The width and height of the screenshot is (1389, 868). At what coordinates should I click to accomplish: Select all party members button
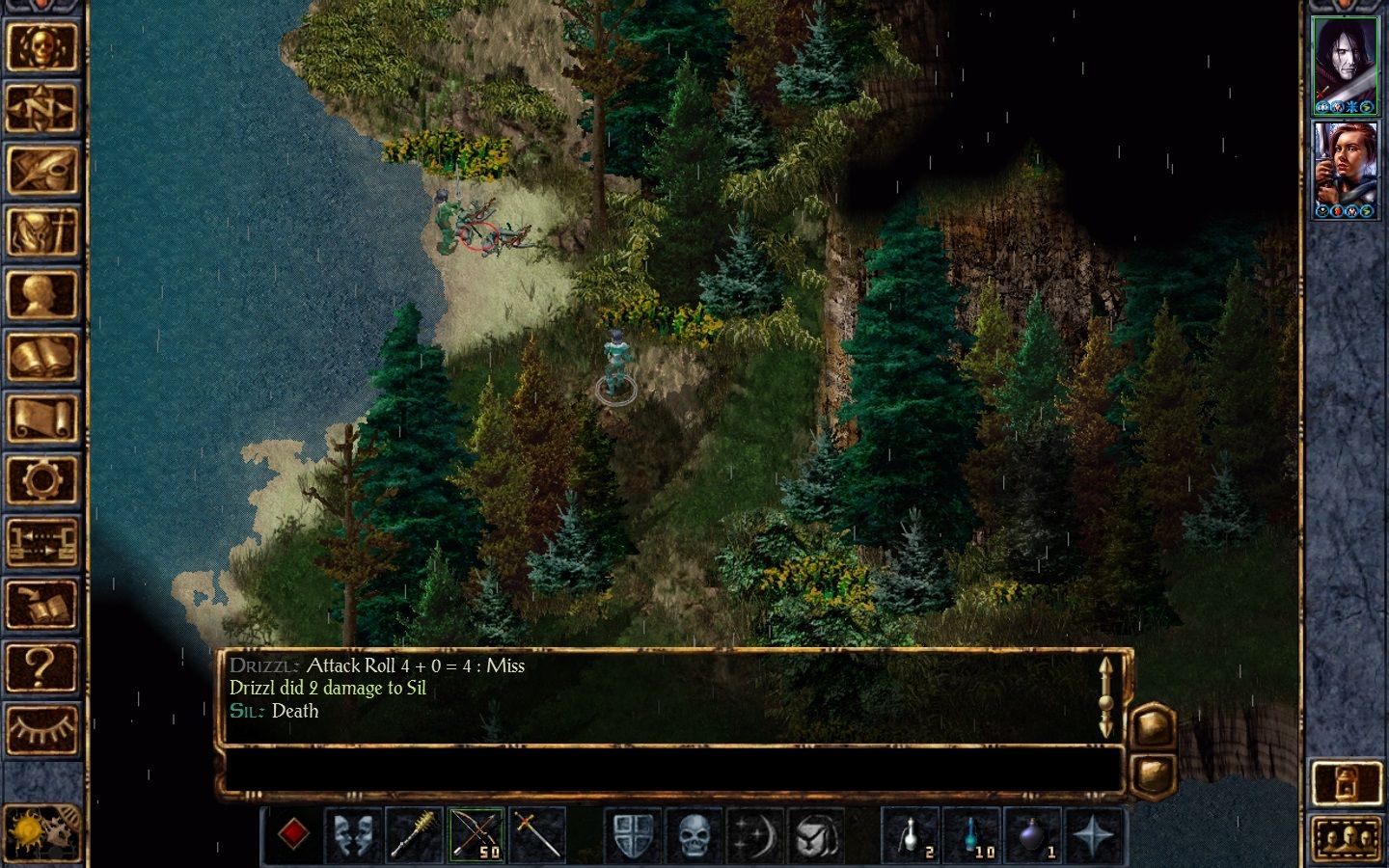(x=1347, y=838)
